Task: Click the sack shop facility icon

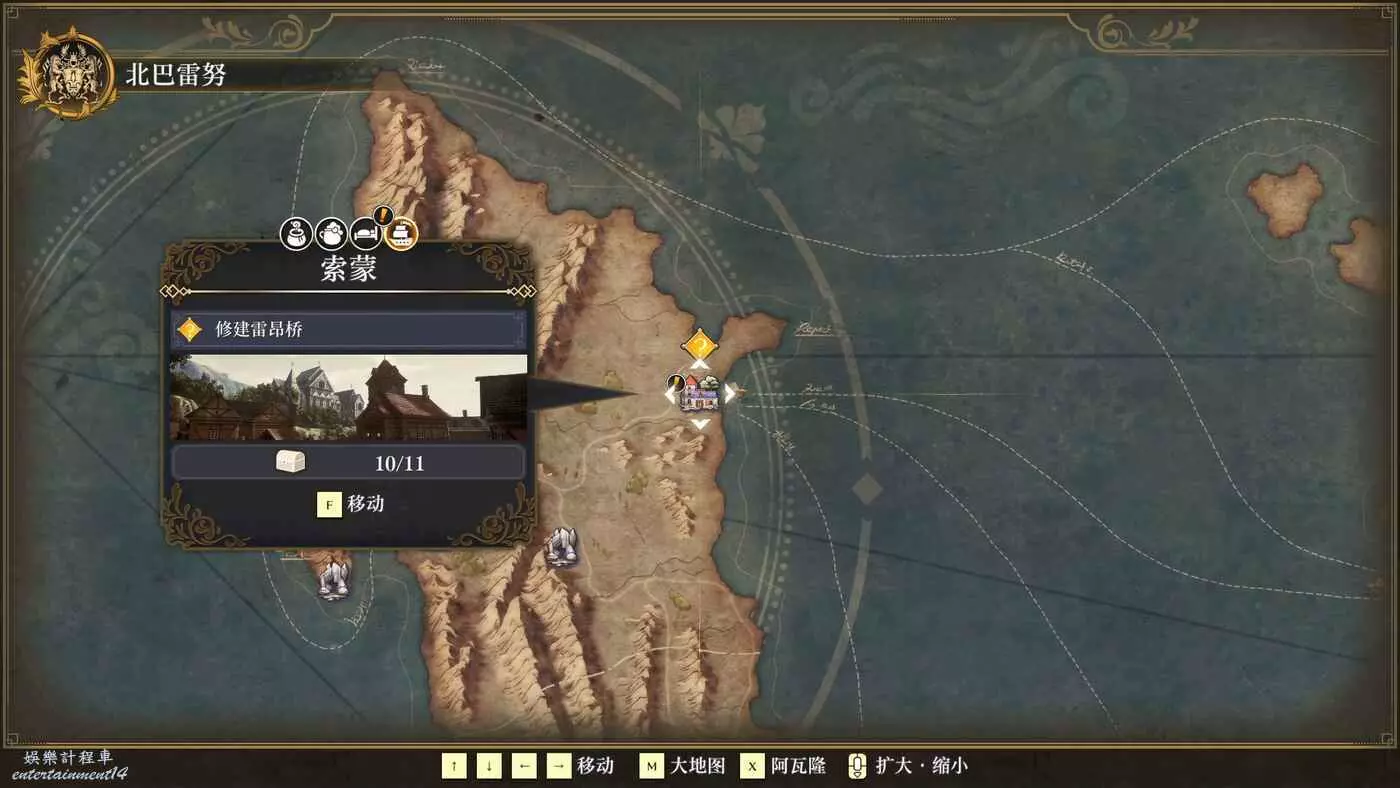Action: [296, 234]
